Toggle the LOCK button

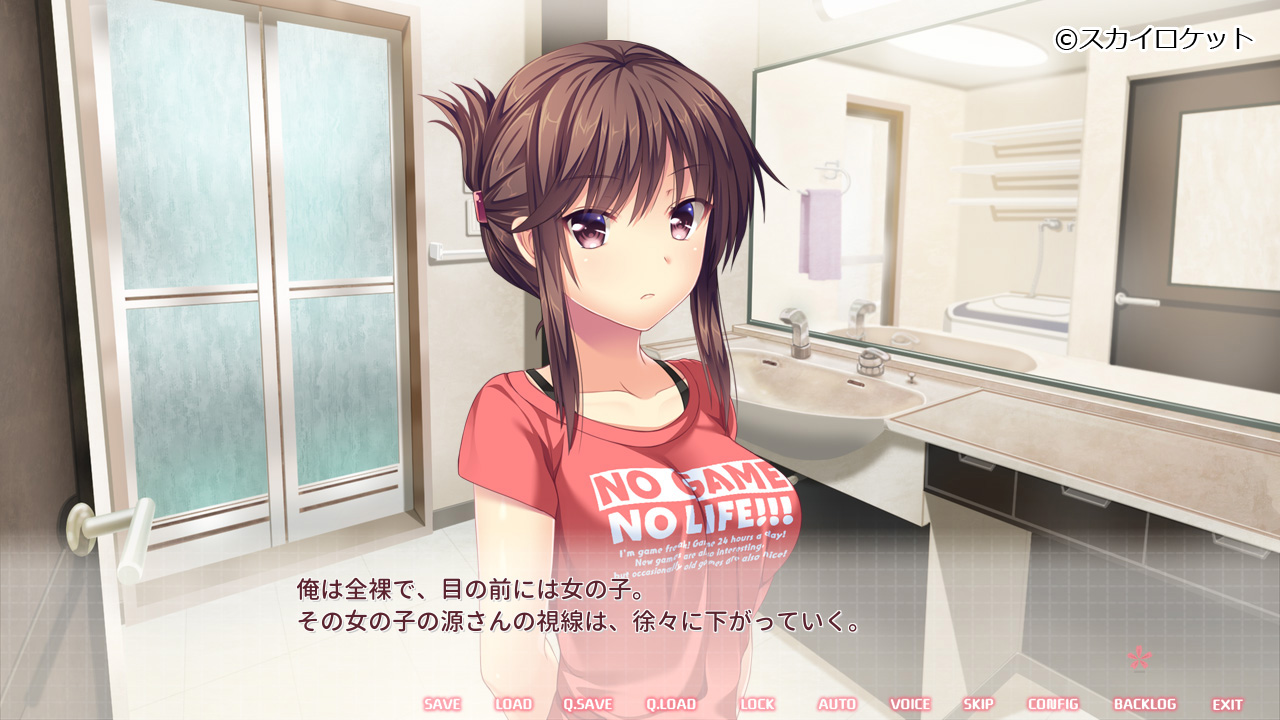(757, 704)
